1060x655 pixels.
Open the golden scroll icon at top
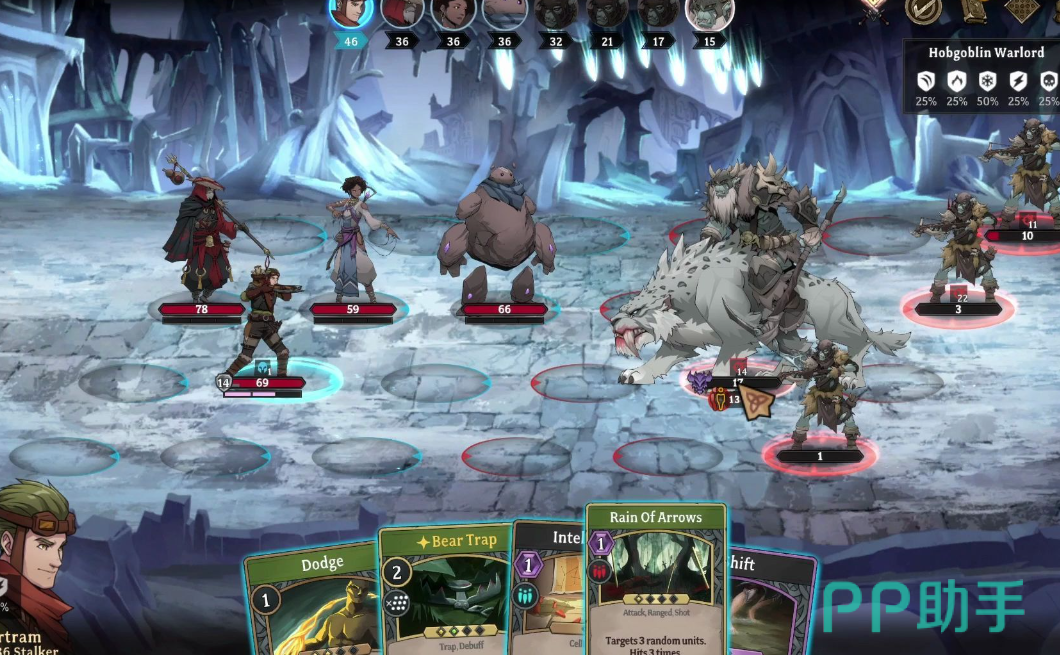pyautogui.click(x=974, y=9)
